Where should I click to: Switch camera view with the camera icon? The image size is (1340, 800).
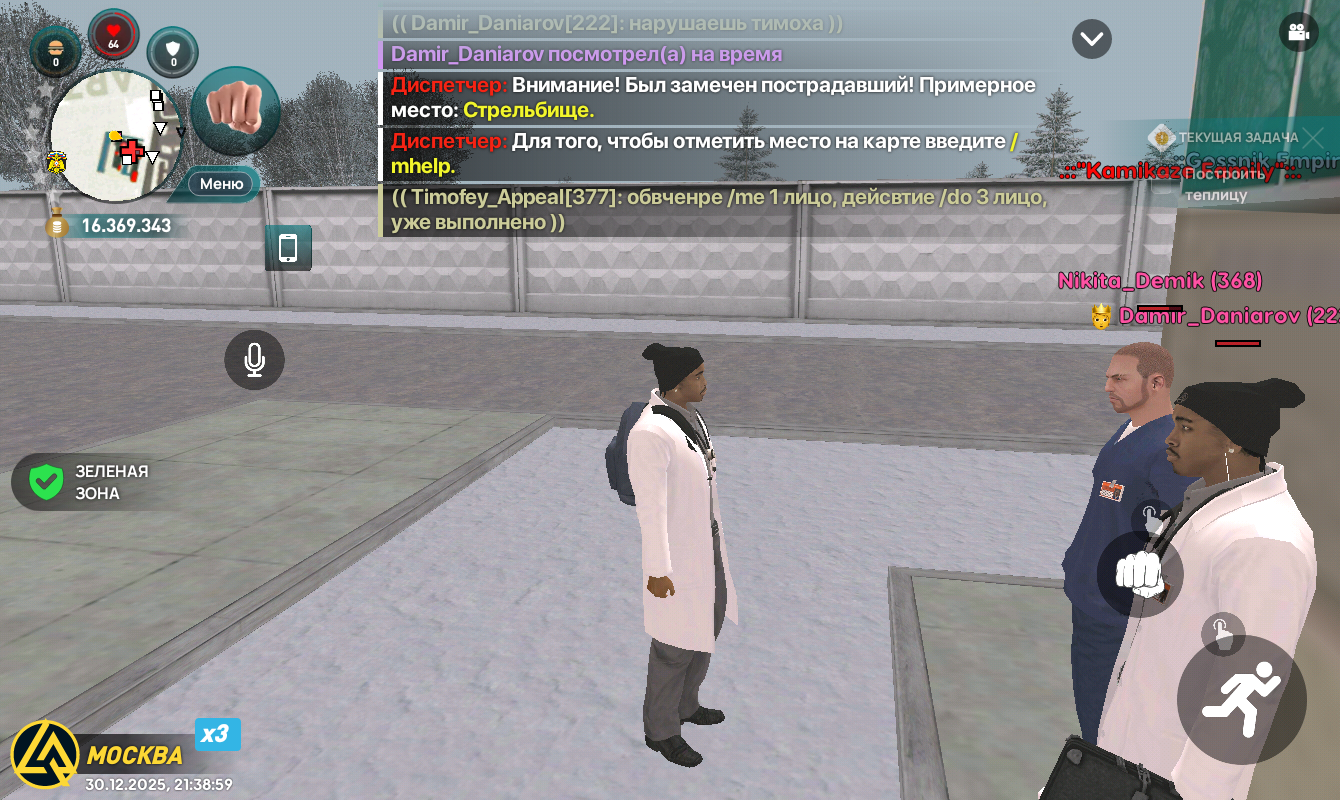point(1299,31)
